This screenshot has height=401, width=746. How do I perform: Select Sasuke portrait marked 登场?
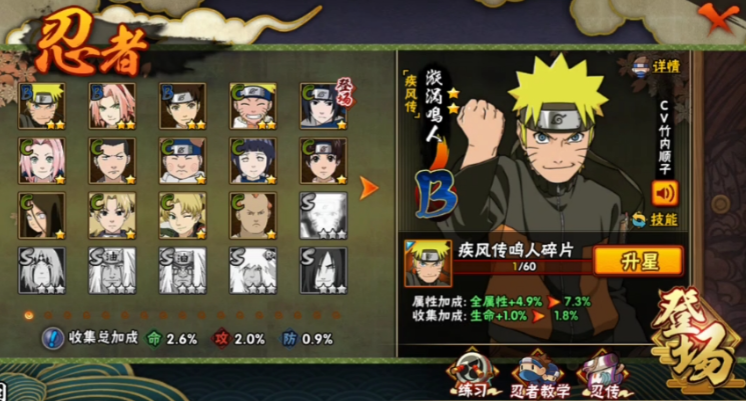(322, 105)
